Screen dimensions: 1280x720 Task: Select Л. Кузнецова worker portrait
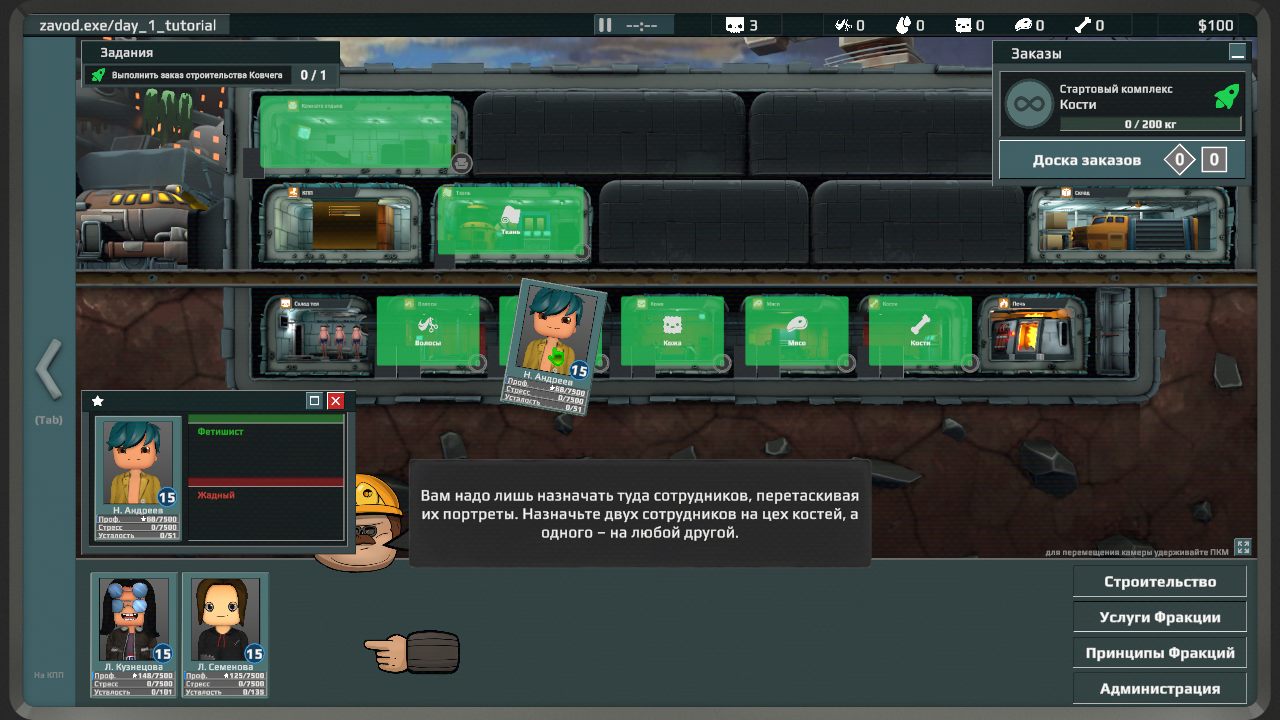tap(134, 634)
